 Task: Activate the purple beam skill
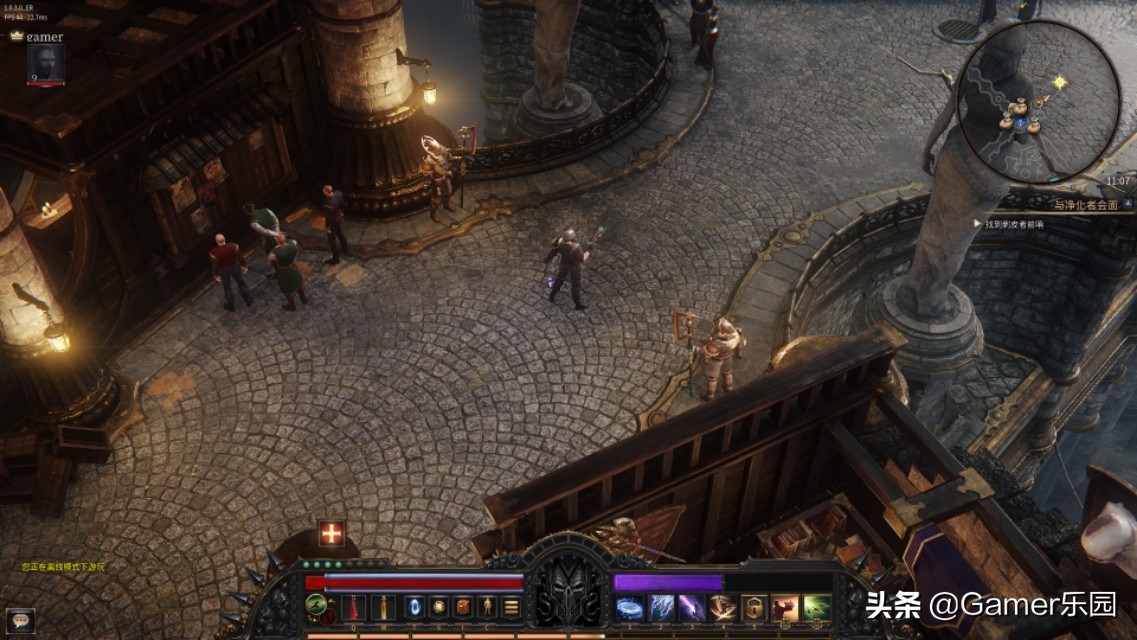click(692, 607)
